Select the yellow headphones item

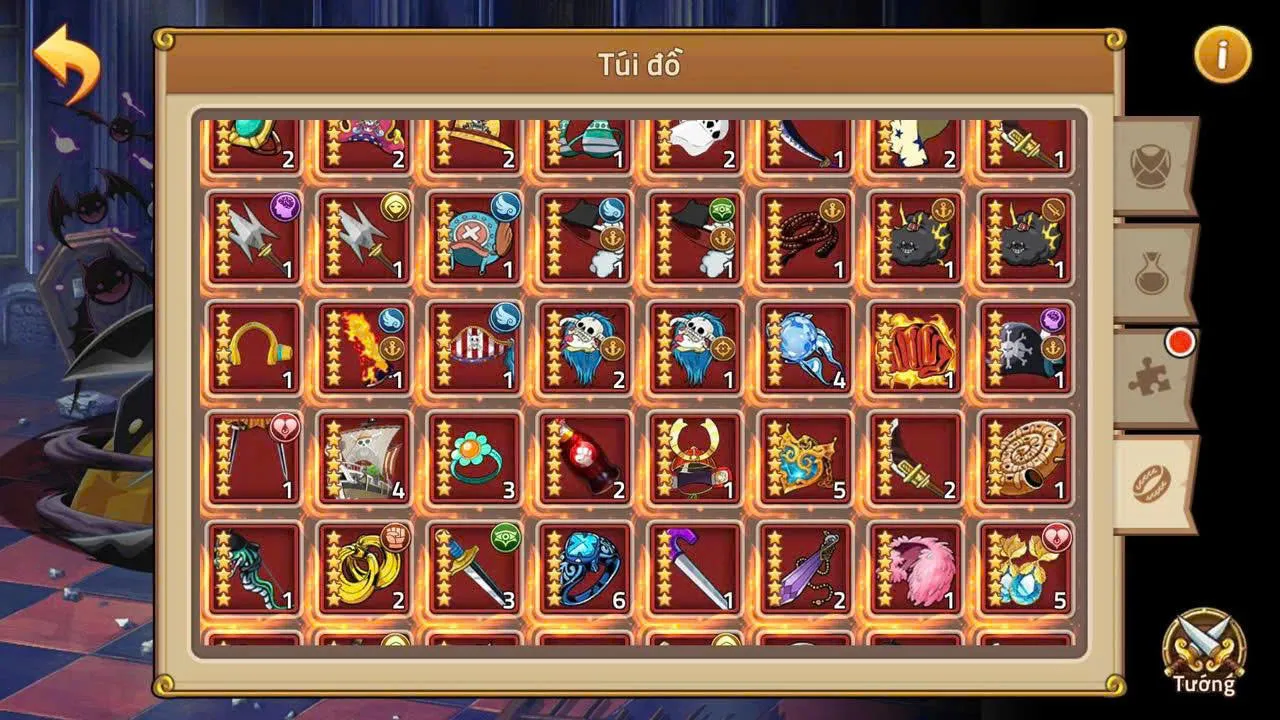[x=250, y=350]
